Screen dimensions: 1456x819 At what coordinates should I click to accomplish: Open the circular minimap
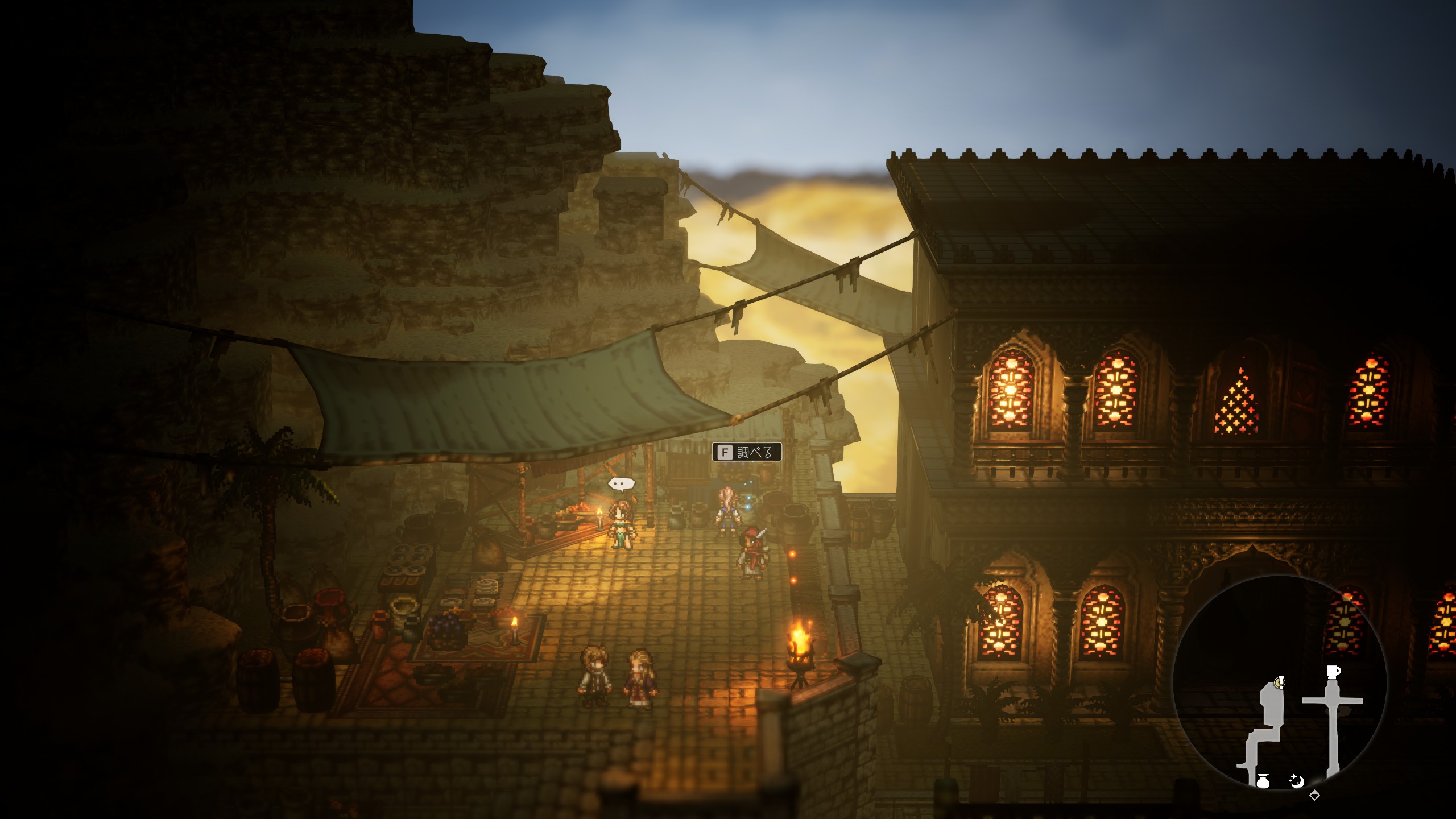[1280, 682]
